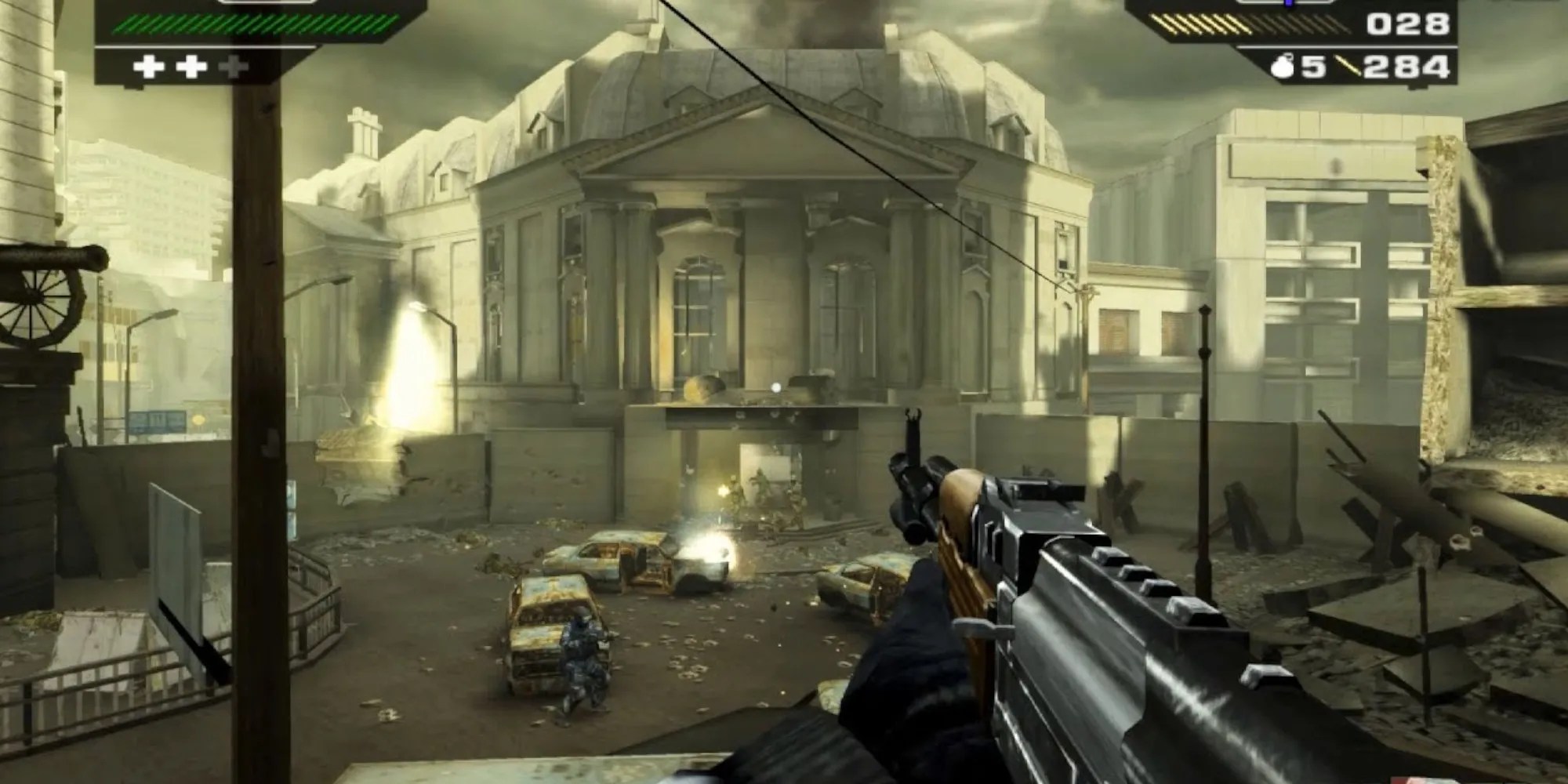Click the green striped health bar
The width and height of the screenshot is (1568, 784).
click(243, 24)
